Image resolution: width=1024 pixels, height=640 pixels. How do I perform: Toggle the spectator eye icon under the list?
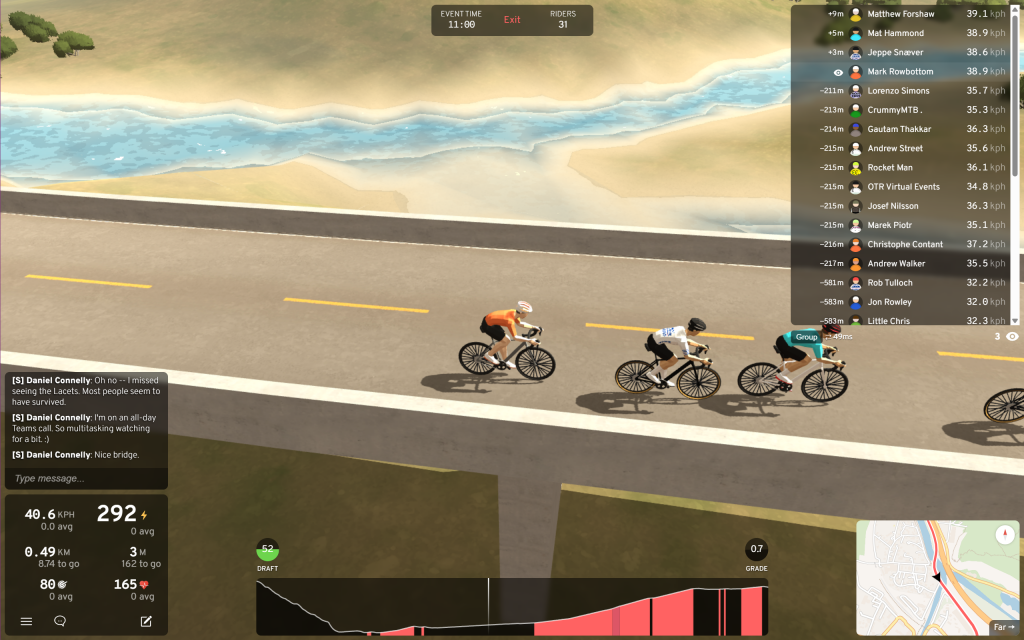click(x=1012, y=337)
